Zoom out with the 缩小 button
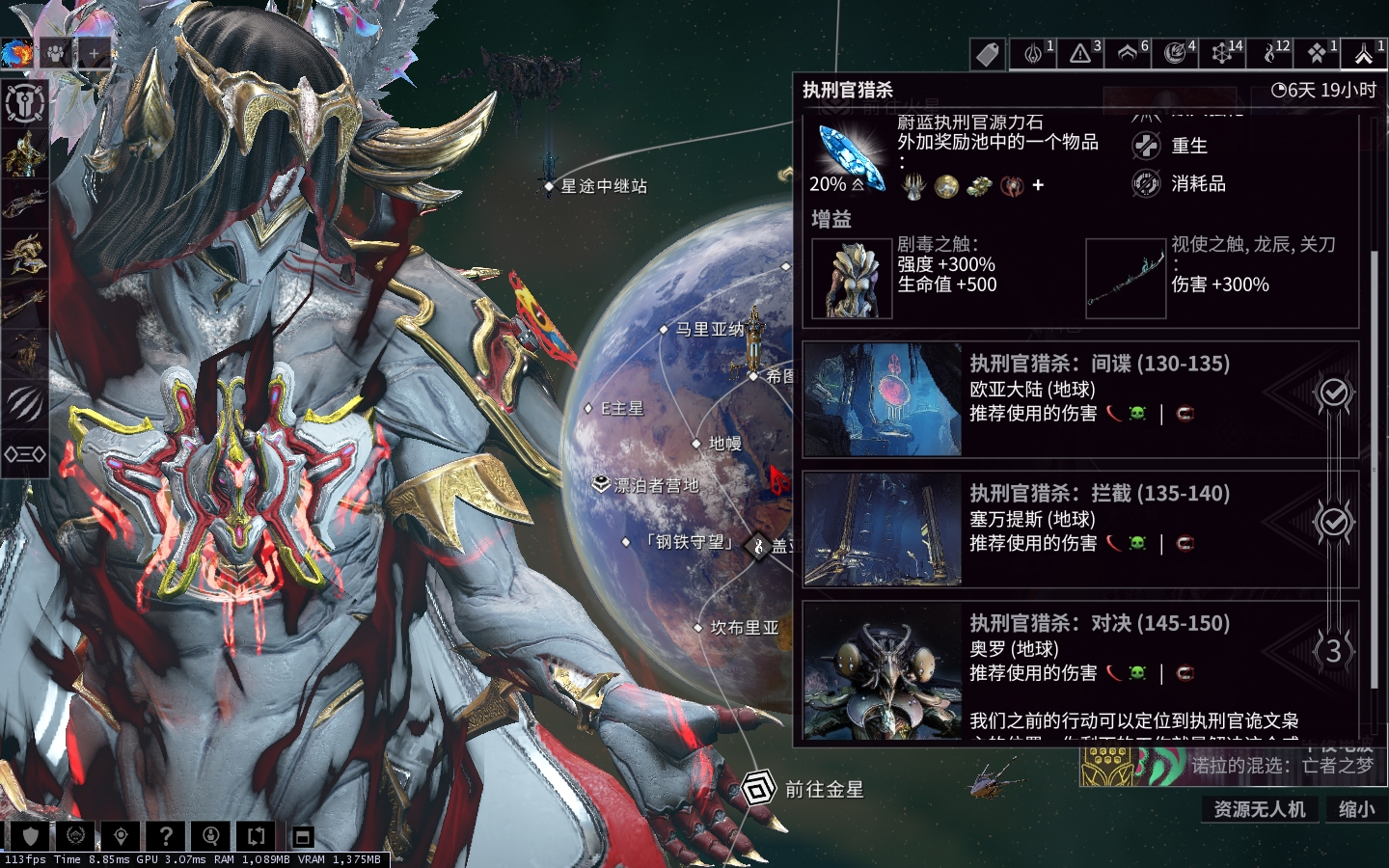The width and height of the screenshot is (1389, 868). click(x=1356, y=809)
